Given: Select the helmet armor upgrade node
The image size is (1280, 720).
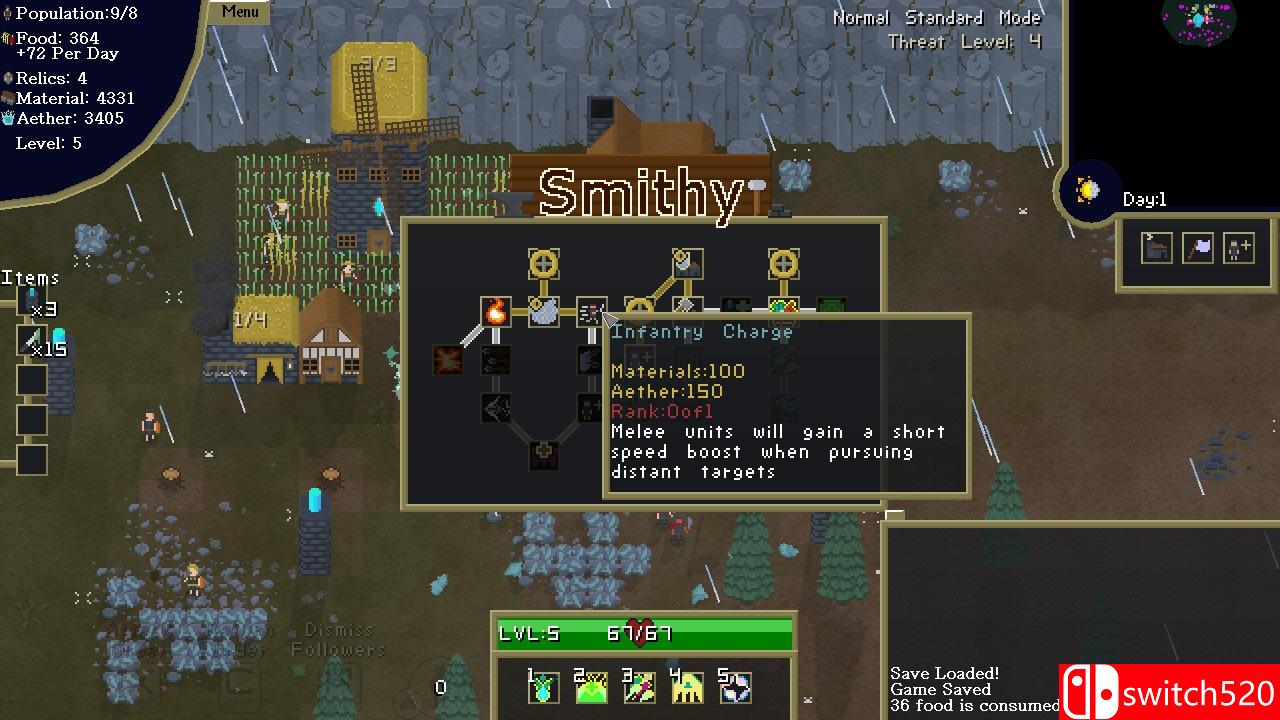Looking at the screenshot, I should point(543,312).
